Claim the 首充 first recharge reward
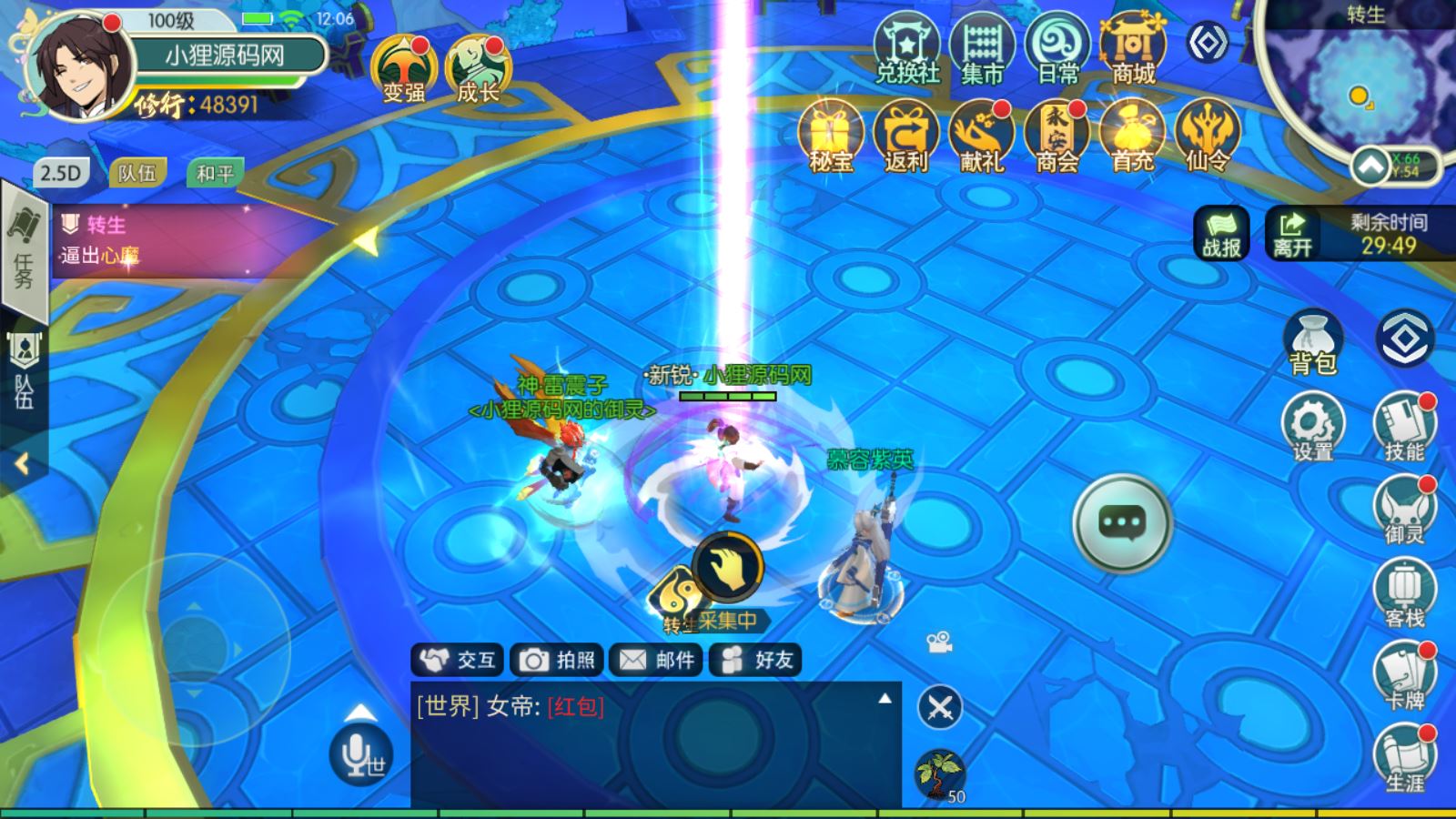Screen dimensions: 1456x819 click(x=1132, y=136)
